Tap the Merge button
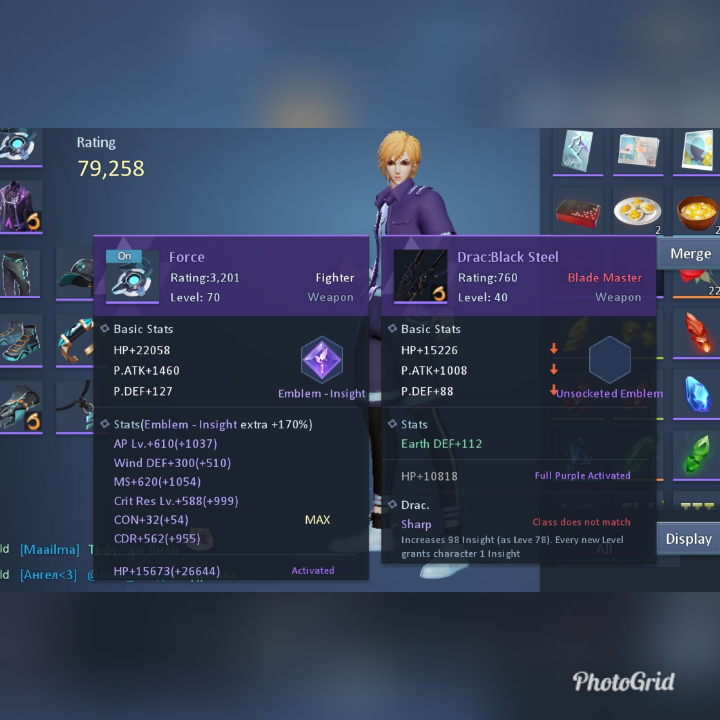Screen dimensions: 720x720 tap(690, 253)
